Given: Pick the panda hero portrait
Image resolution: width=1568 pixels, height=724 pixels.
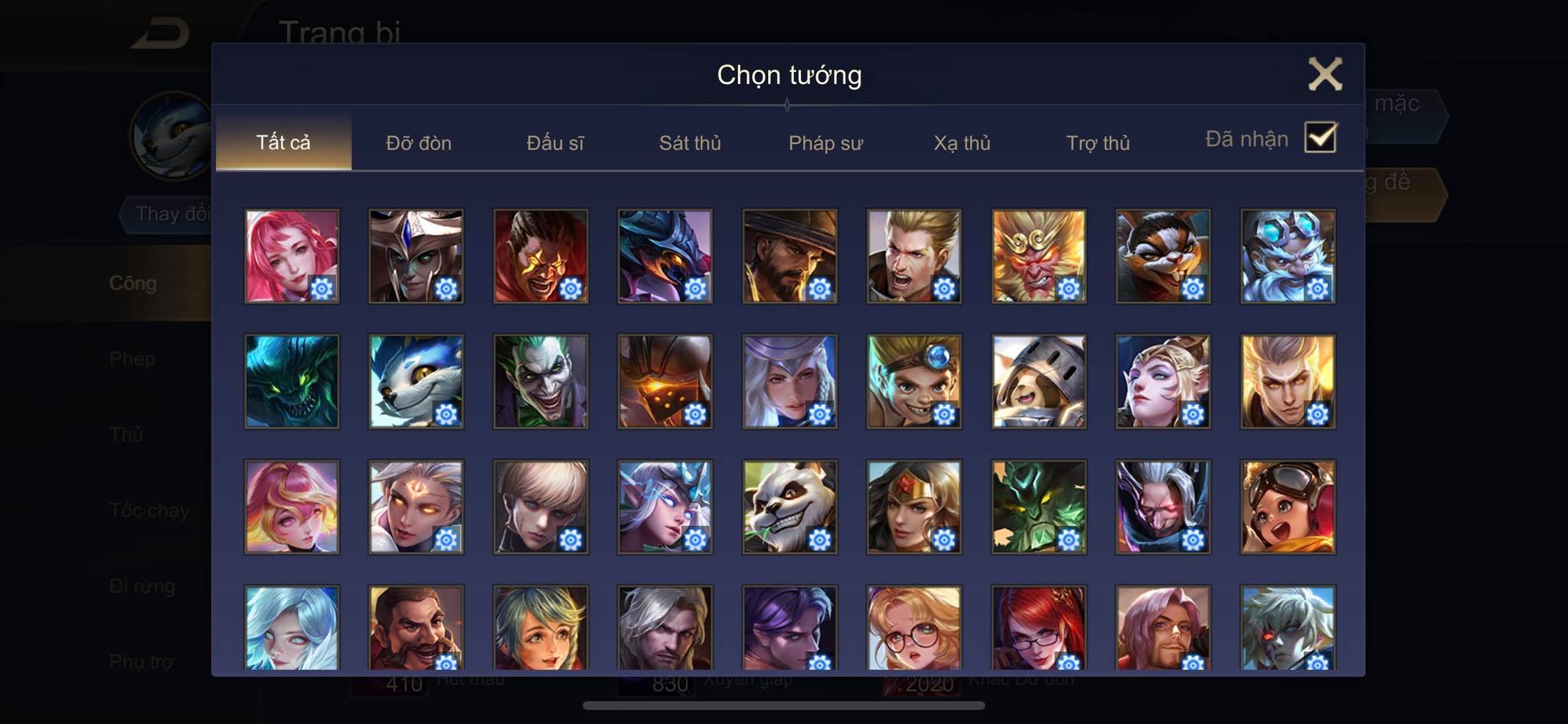Looking at the screenshot, I should click(789, 507).
